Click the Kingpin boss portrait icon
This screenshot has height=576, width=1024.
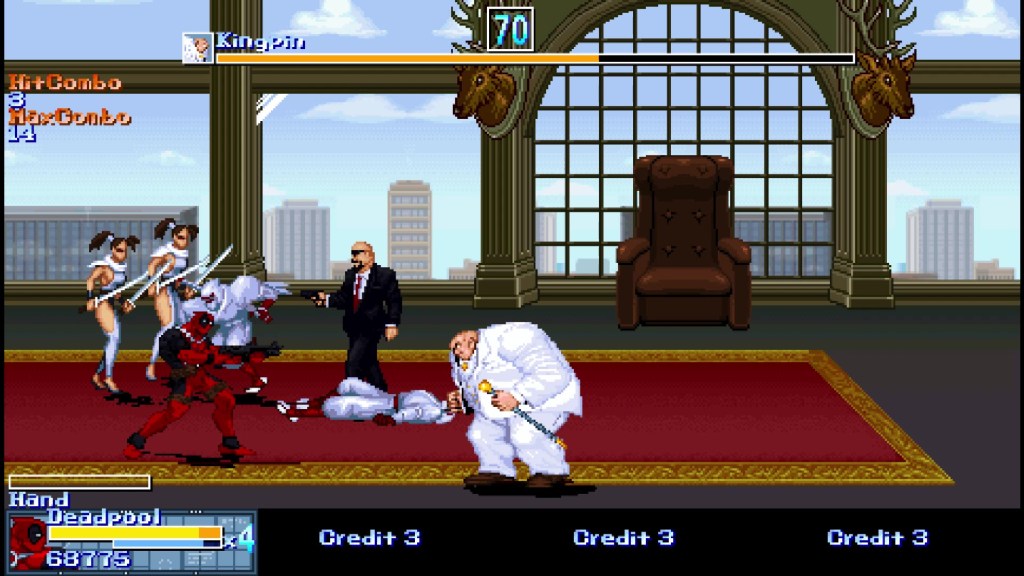click(196, 47)
